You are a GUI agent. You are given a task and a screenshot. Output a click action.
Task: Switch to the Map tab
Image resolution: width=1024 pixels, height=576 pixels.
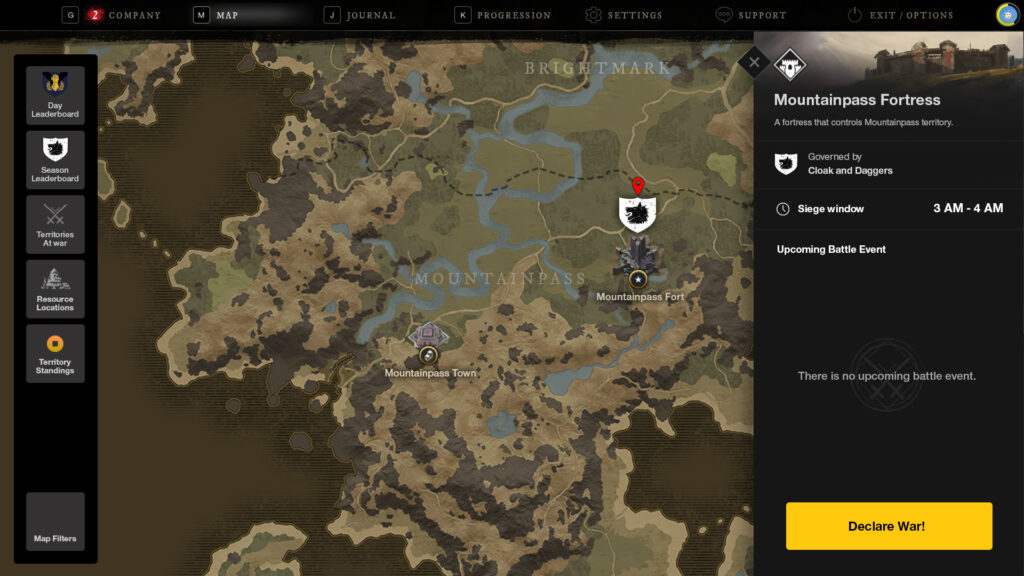226,15
